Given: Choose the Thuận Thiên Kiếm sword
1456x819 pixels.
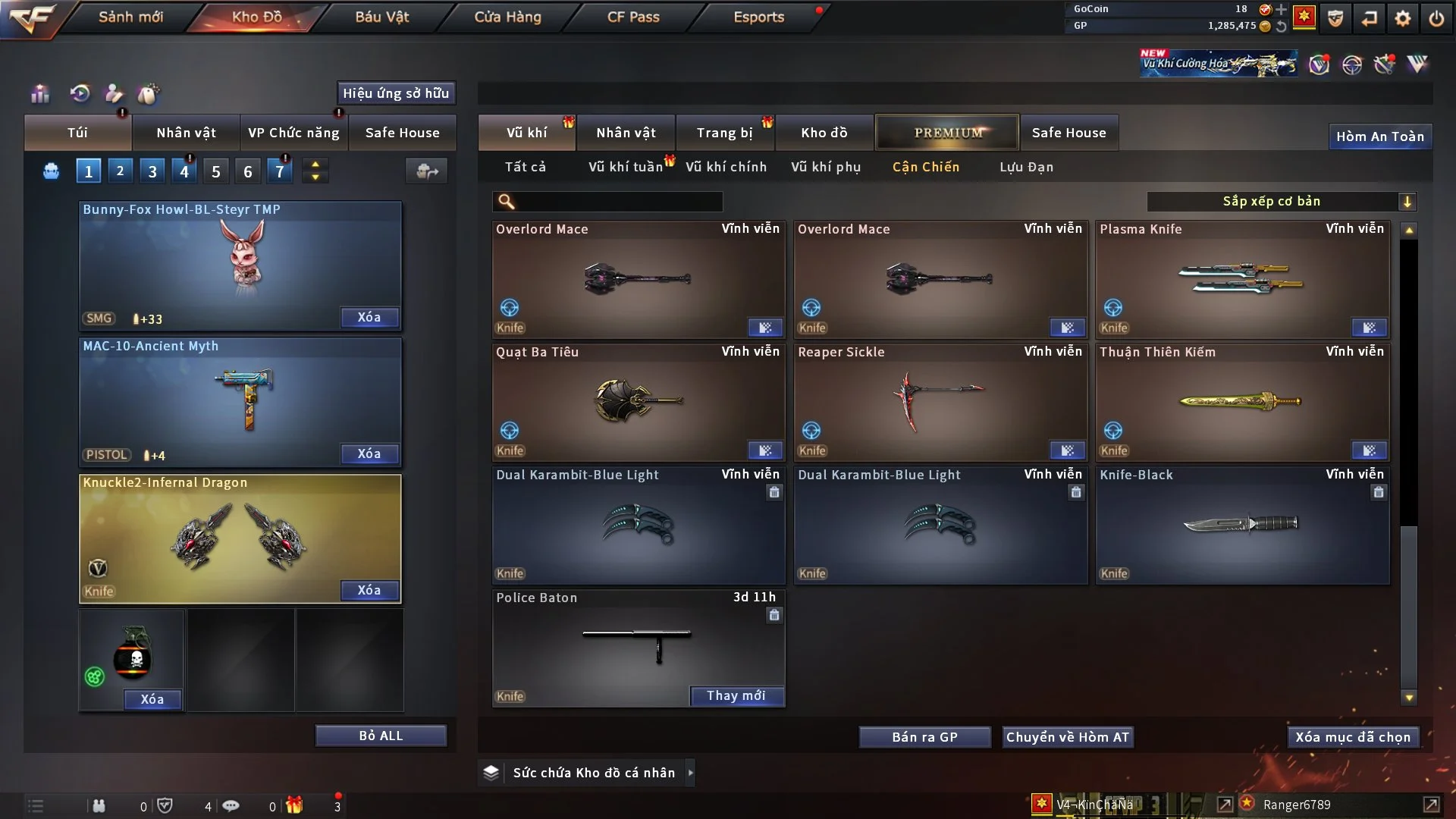Looking at the screenshot, I should point(1242,402).
